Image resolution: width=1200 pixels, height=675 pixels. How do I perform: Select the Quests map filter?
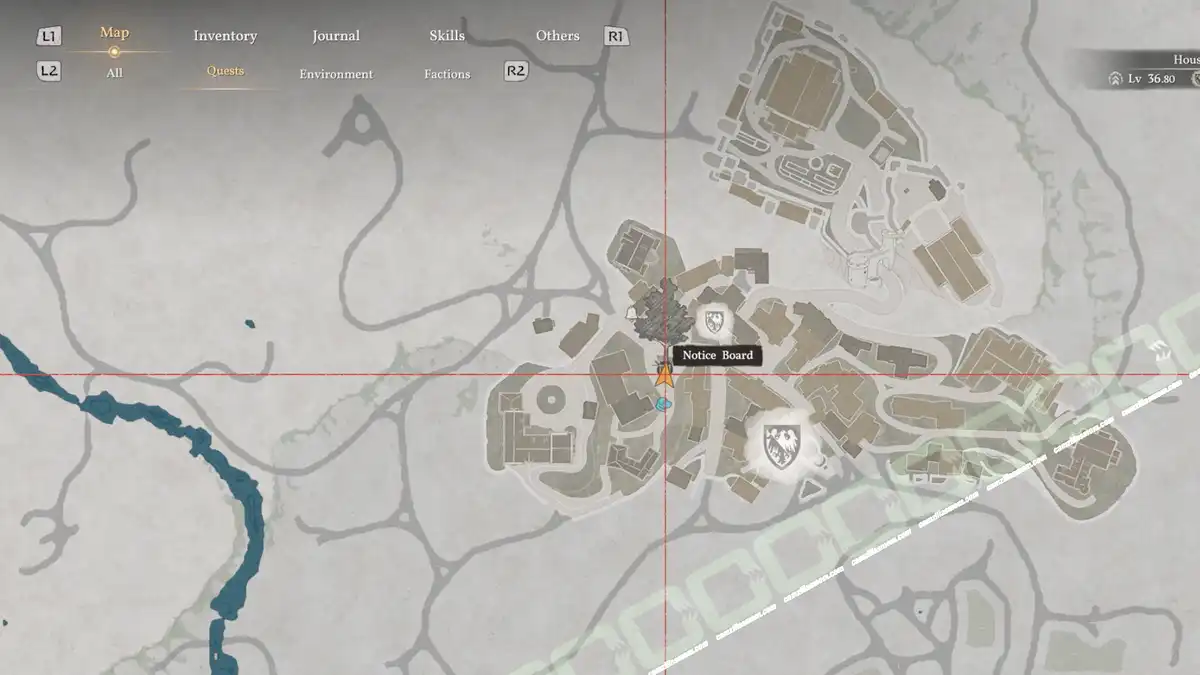click(225, 71)
